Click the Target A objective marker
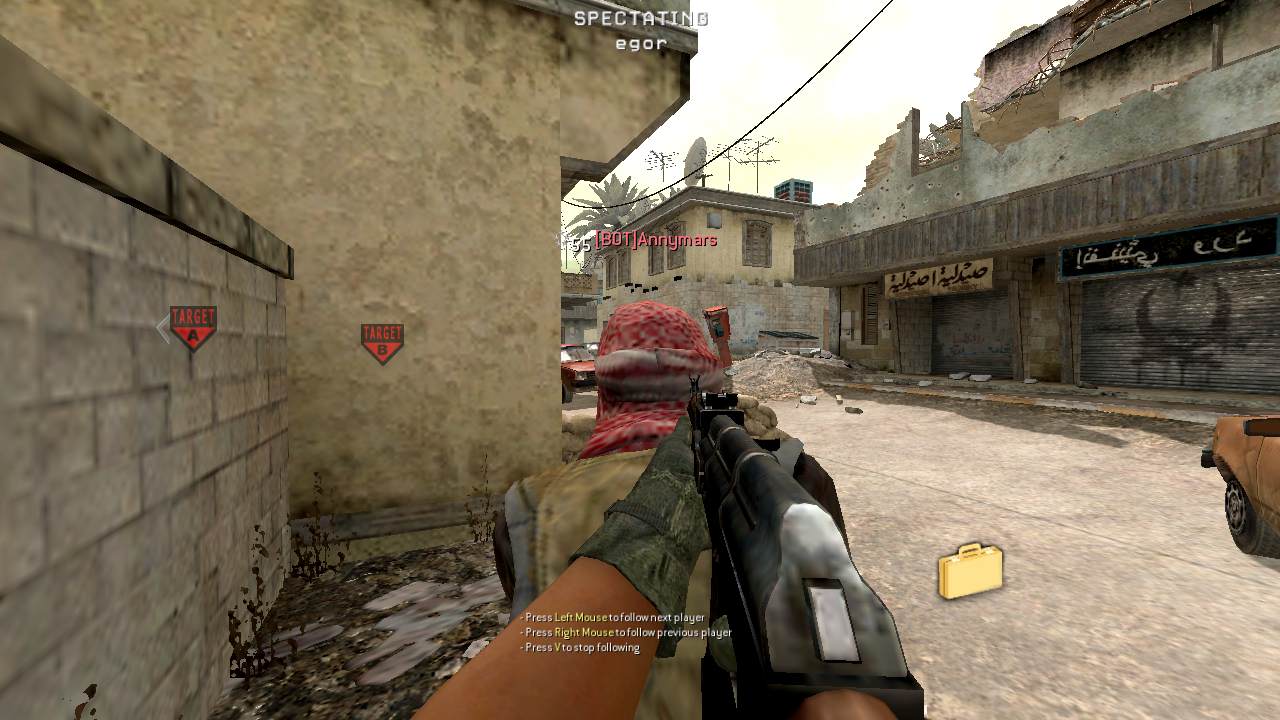This screenshot has height=720, width=1280. coord(193,327)
